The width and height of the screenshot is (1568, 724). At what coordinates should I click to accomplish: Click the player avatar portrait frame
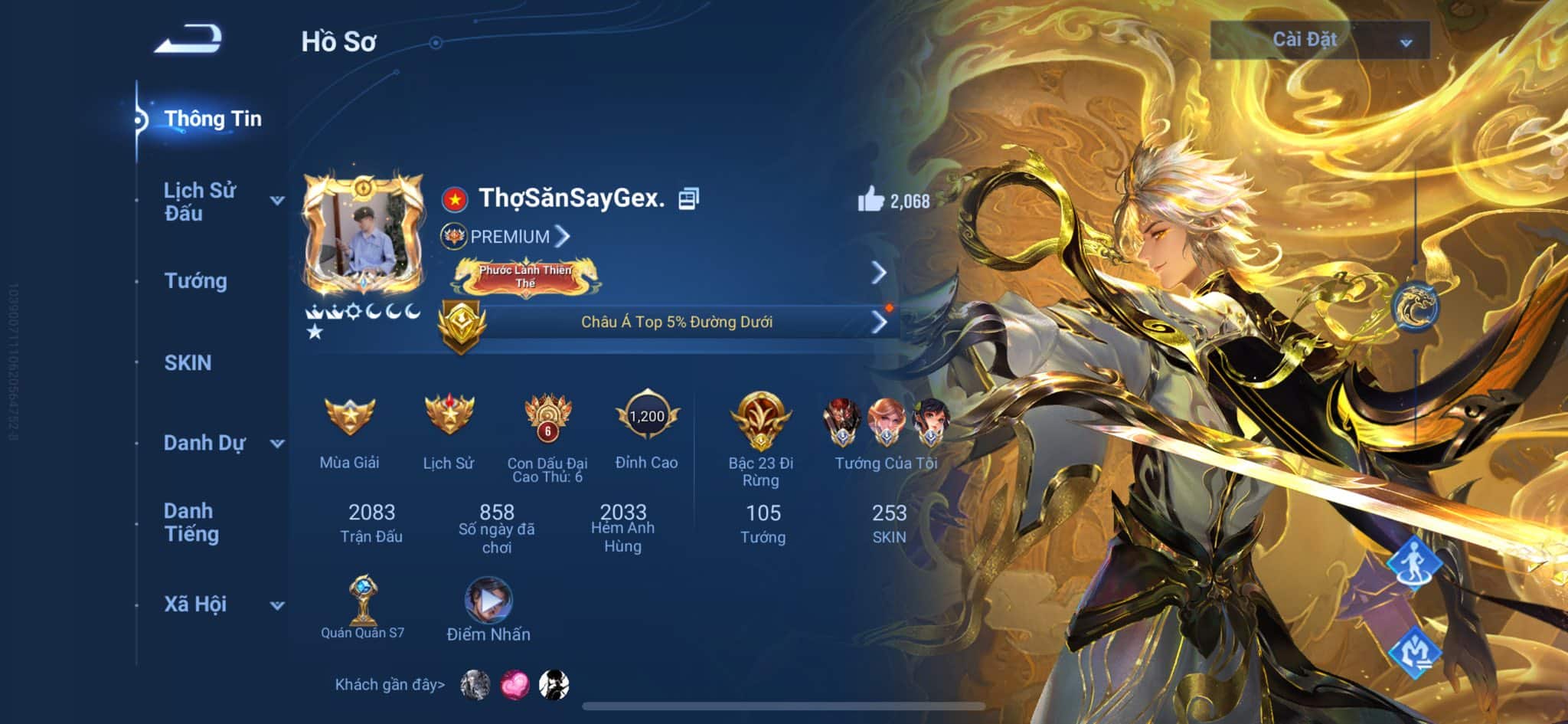pyautogui.click(x=364, y=235)
